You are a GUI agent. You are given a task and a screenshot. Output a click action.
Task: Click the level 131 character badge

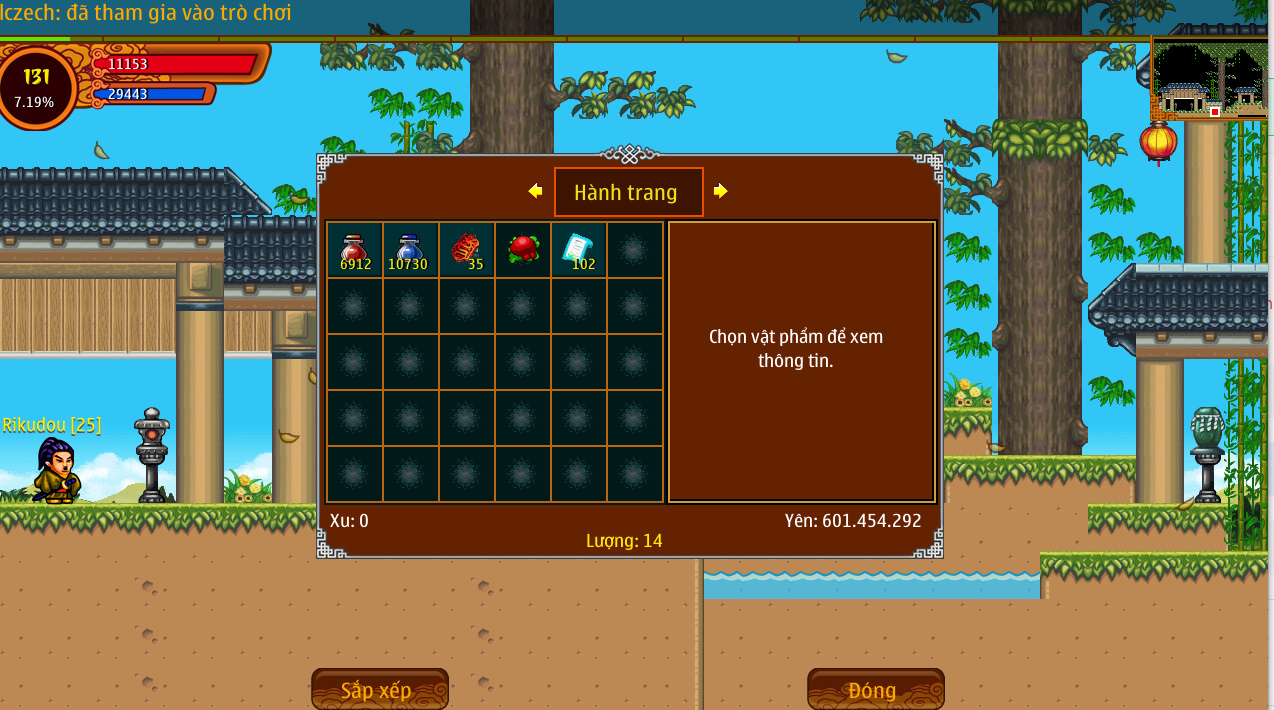(x=37, y=86)
